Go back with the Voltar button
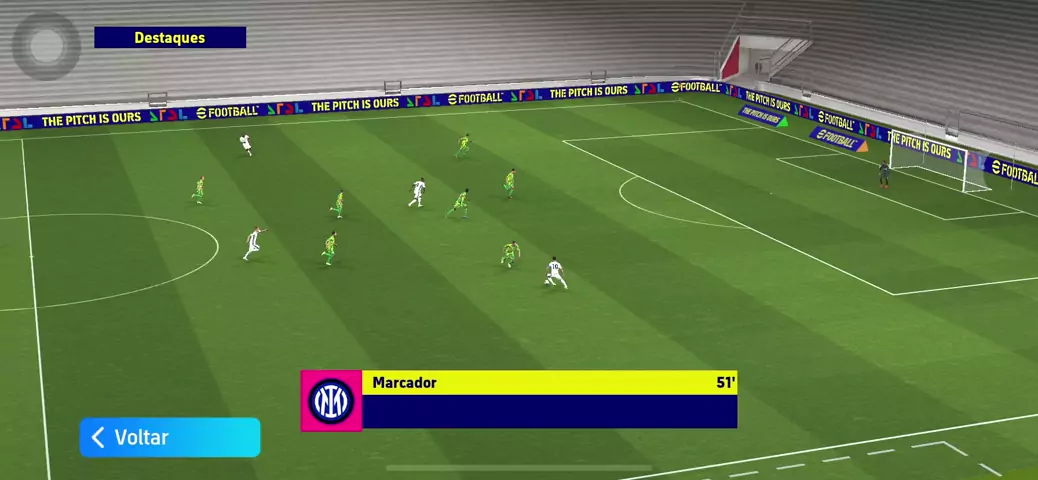Screen dimensions: 1038x480 click(170, 437)
